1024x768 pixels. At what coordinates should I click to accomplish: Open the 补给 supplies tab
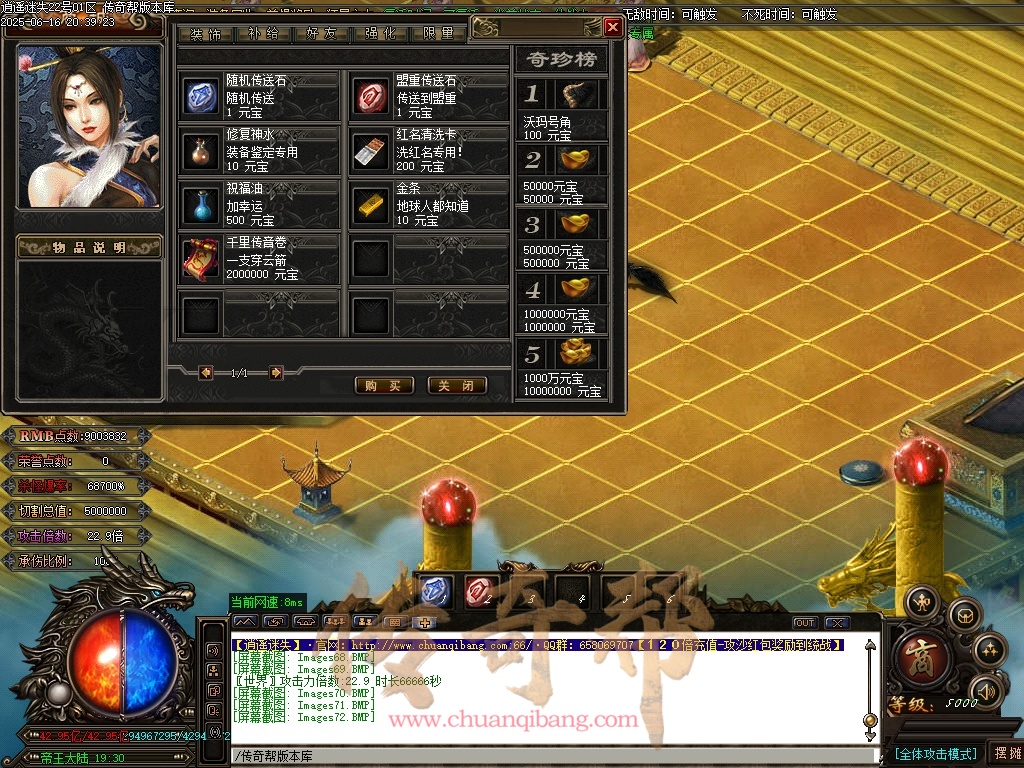(x=263, y=34)
